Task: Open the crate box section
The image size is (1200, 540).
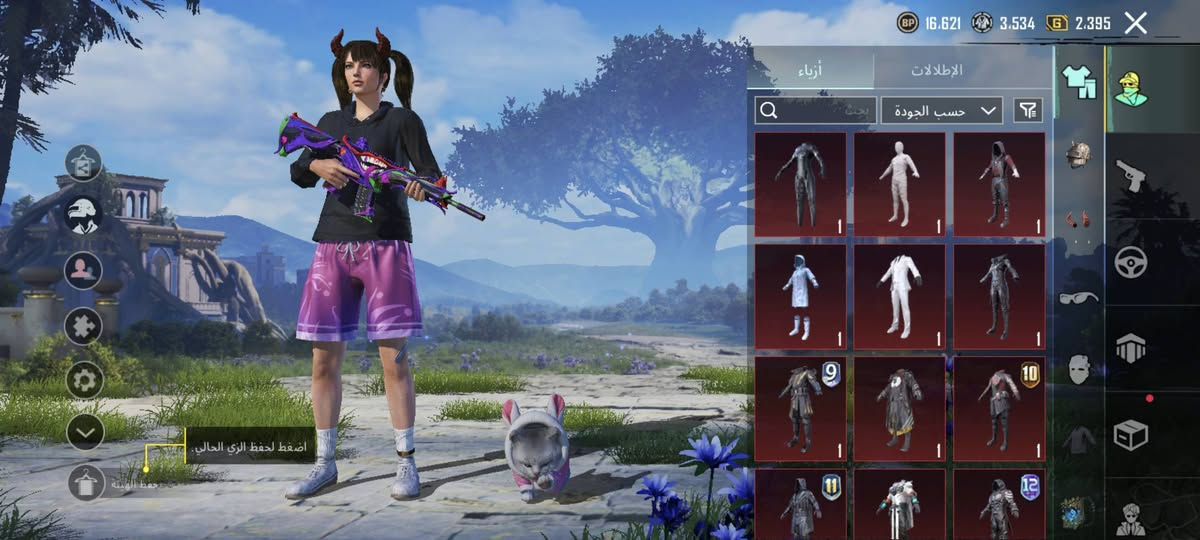Action: [1131, 435]
